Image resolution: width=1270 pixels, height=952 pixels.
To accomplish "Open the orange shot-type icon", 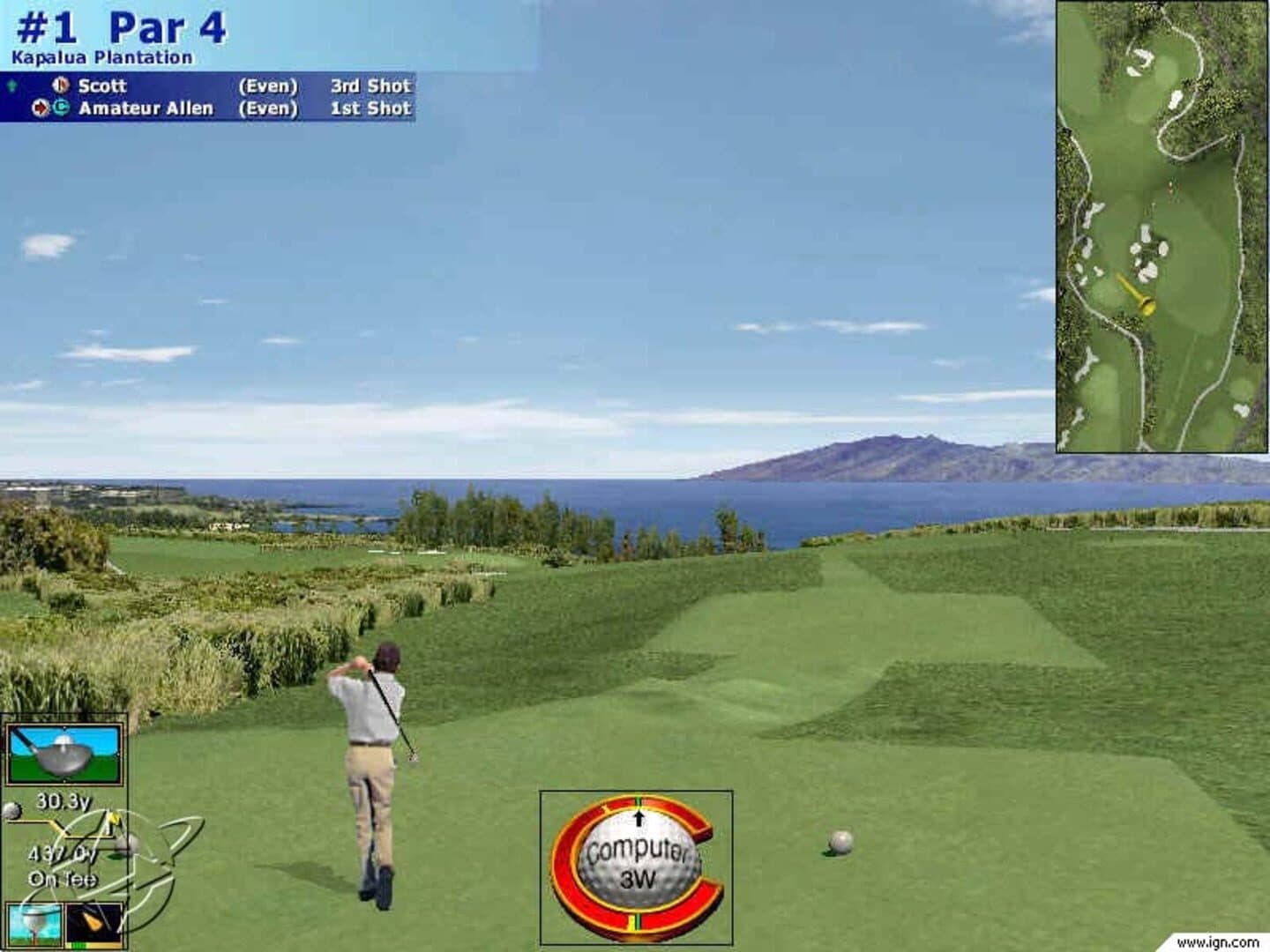I will 94,925.
